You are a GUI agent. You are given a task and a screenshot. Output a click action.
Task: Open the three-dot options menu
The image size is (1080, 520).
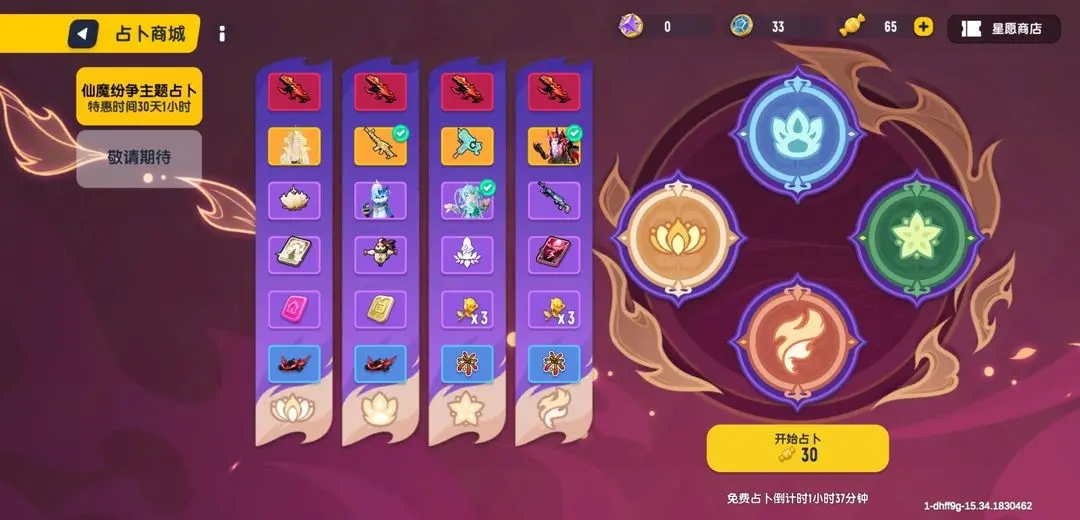[222, 34]
